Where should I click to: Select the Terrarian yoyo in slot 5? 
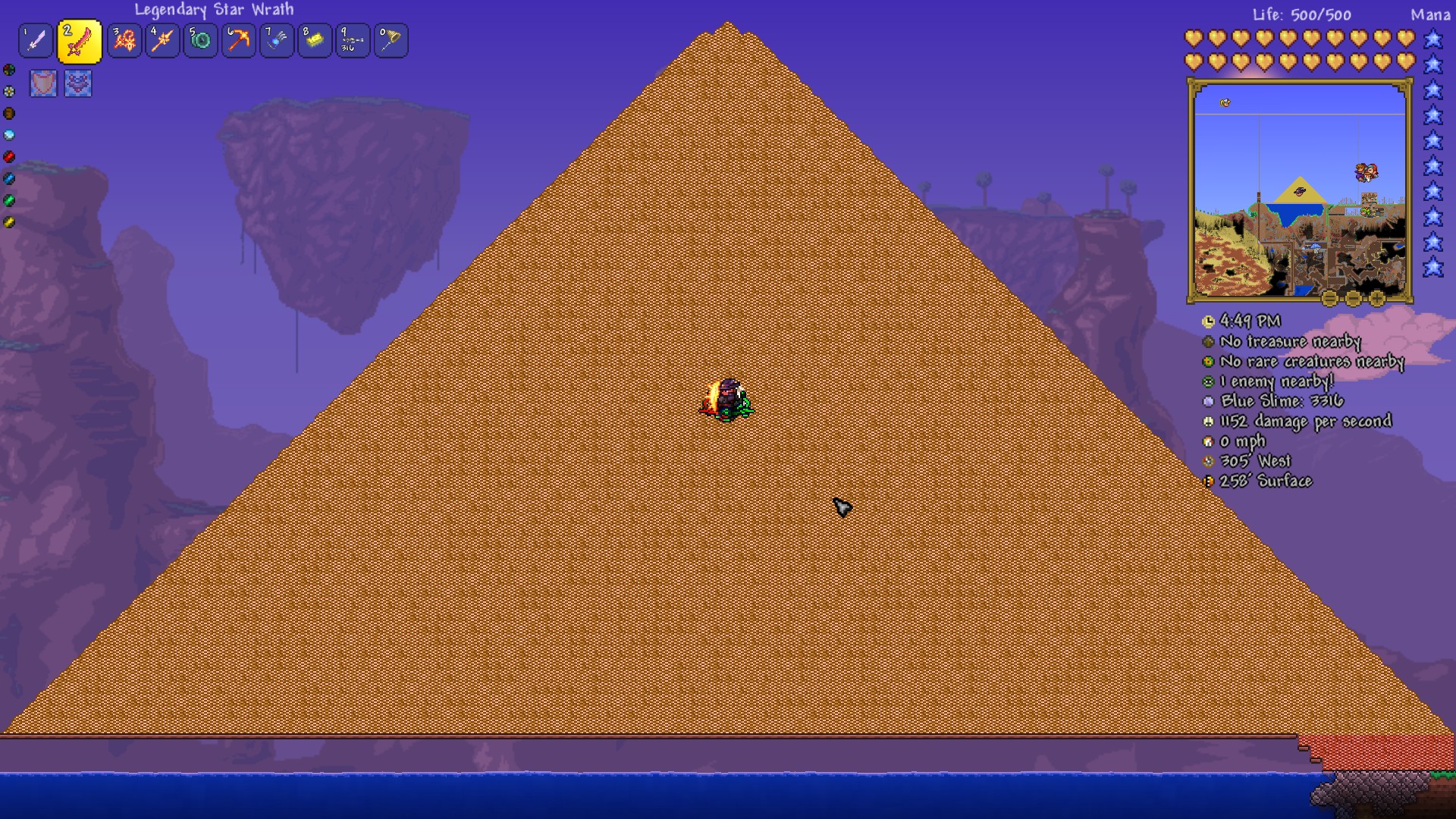click(200, 41)
